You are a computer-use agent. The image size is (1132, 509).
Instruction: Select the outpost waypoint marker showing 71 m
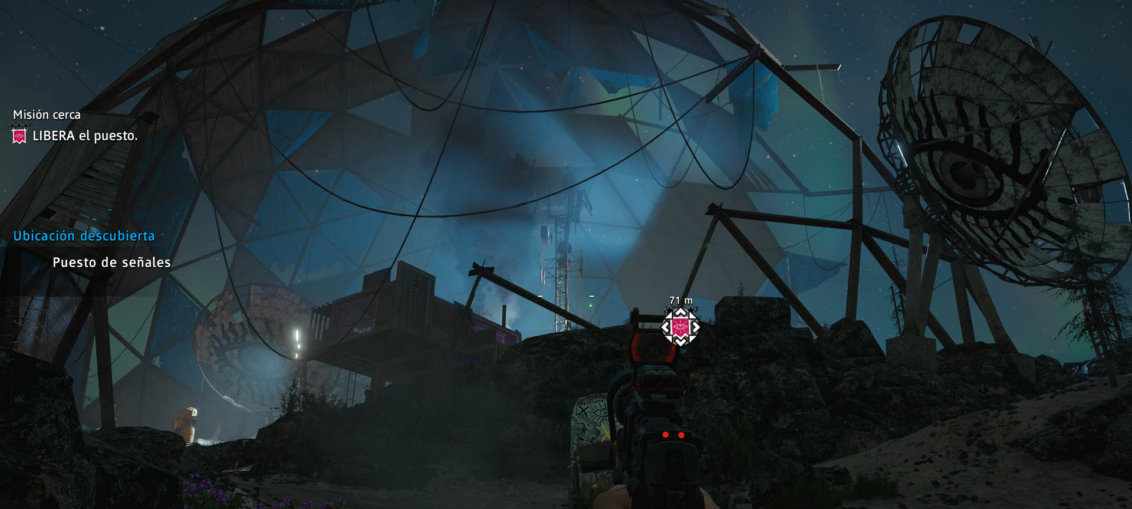pos(681,326)
